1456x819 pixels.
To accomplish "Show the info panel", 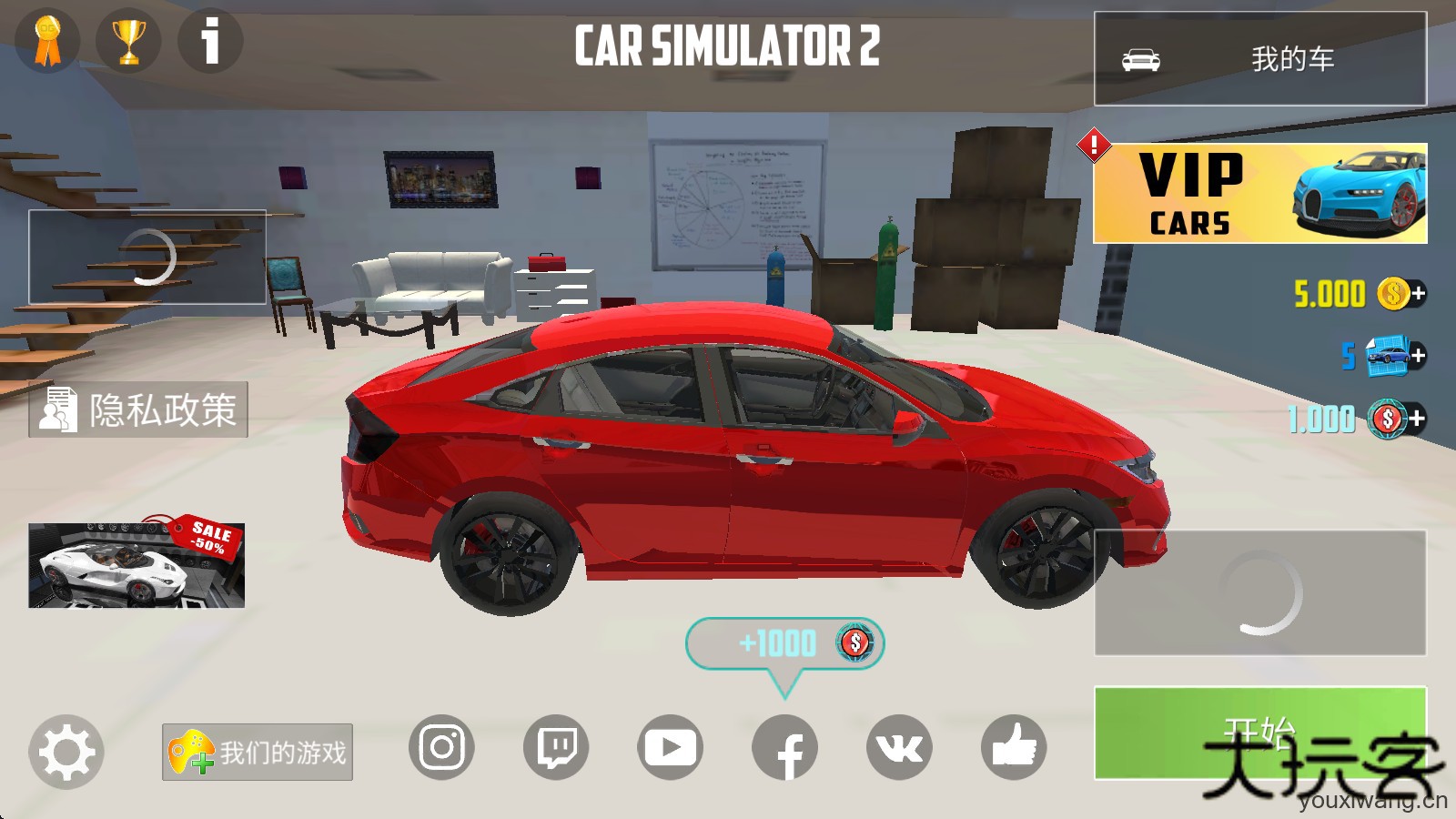I will (x=210, y=41).
